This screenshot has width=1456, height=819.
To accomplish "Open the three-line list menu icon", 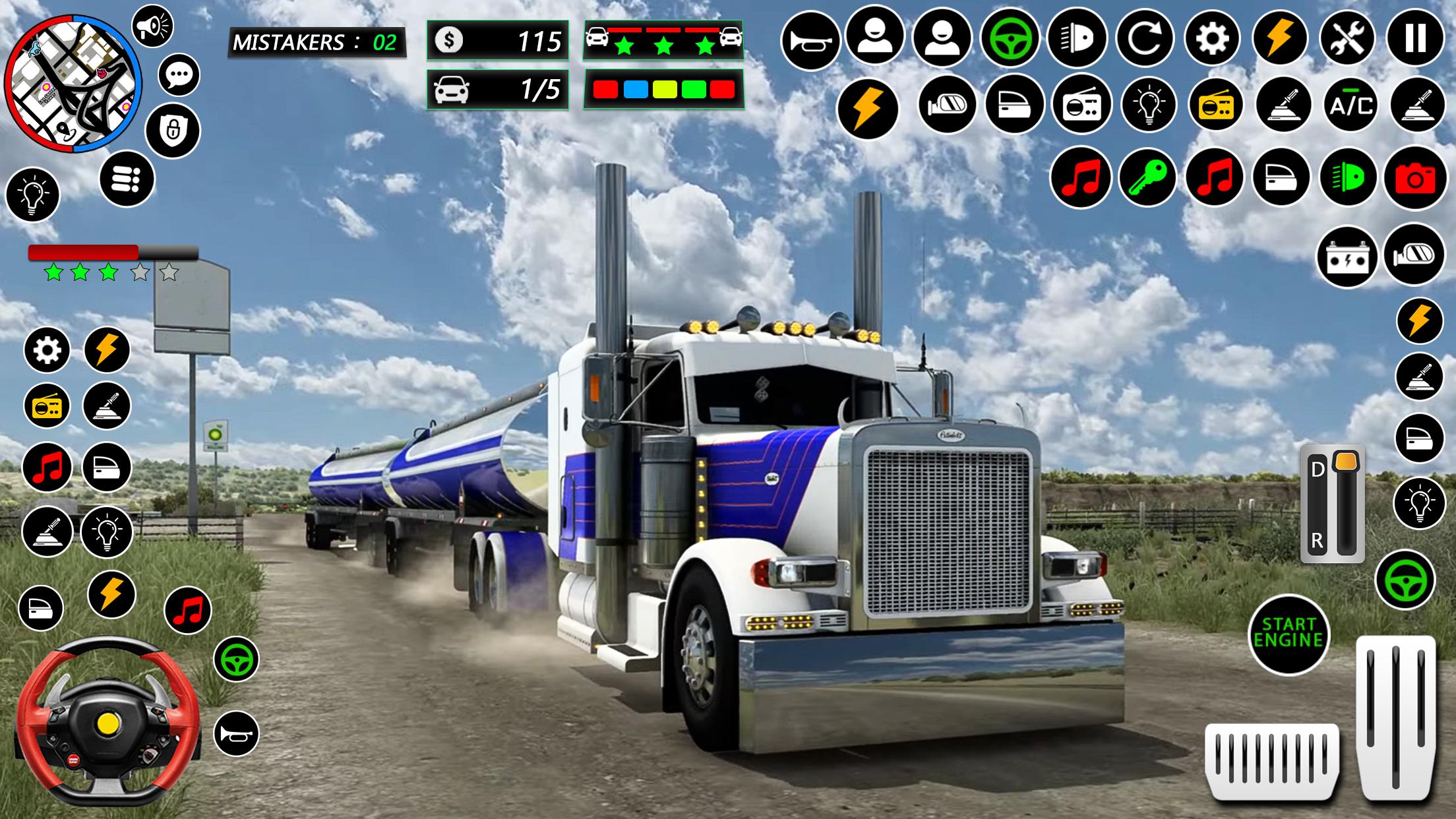I will pyautogui.click(x=127, y=179).
